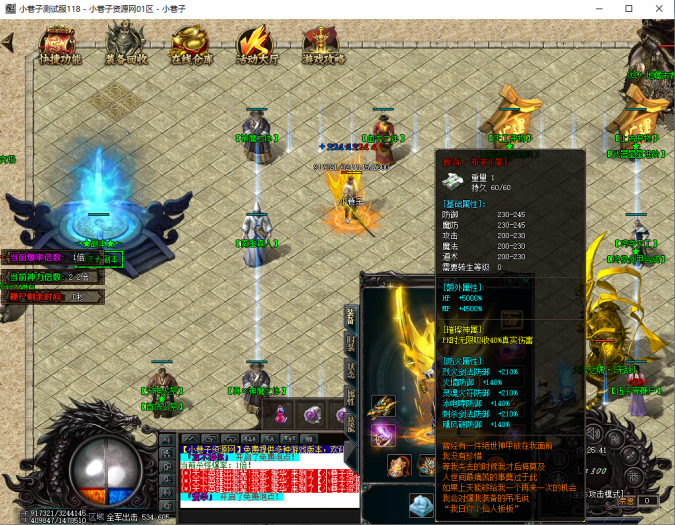Collapse the top menu with the left arrow
675x525 pixels.
8,43
